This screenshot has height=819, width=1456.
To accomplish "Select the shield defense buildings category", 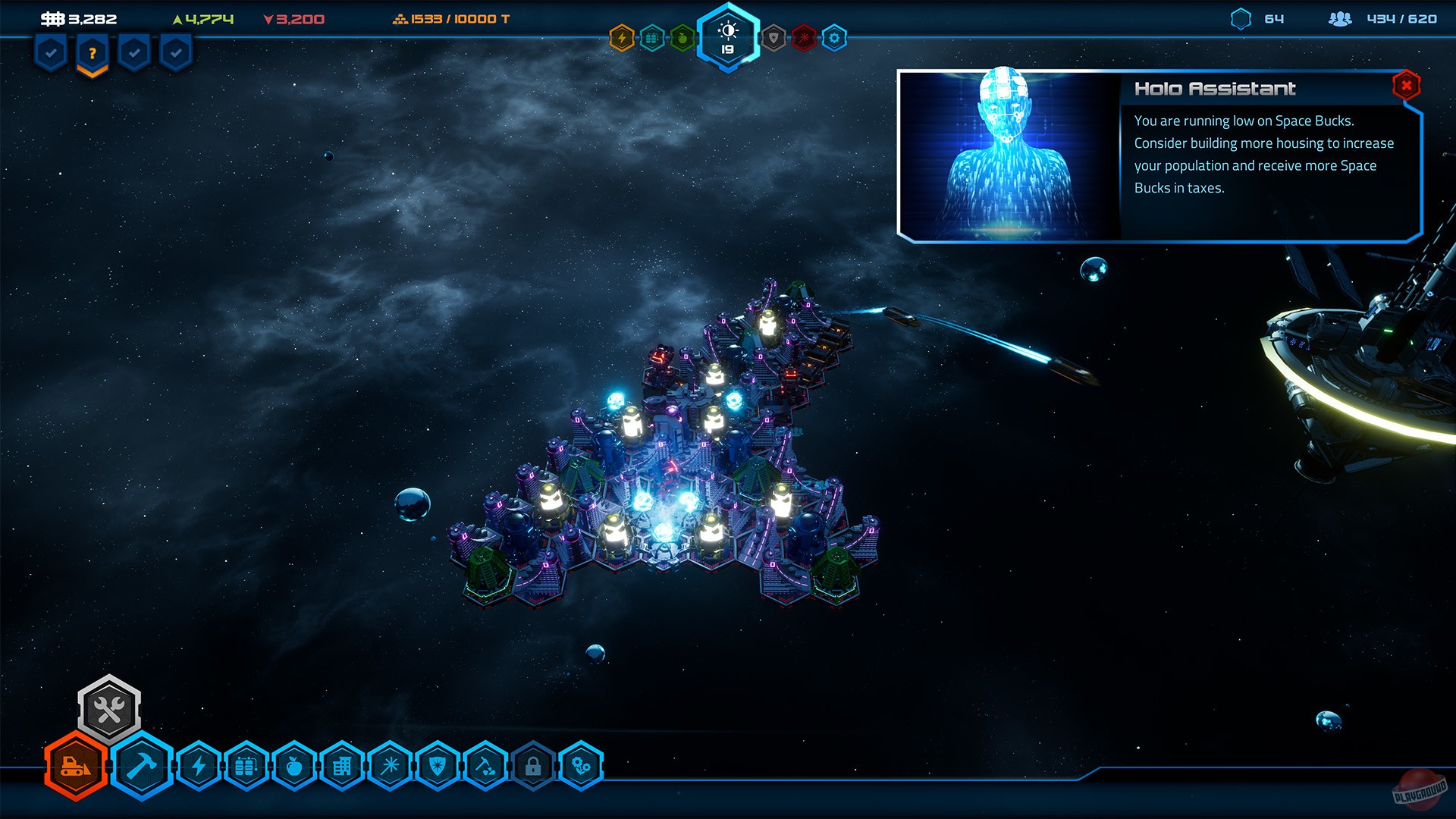I will (437, 766).
